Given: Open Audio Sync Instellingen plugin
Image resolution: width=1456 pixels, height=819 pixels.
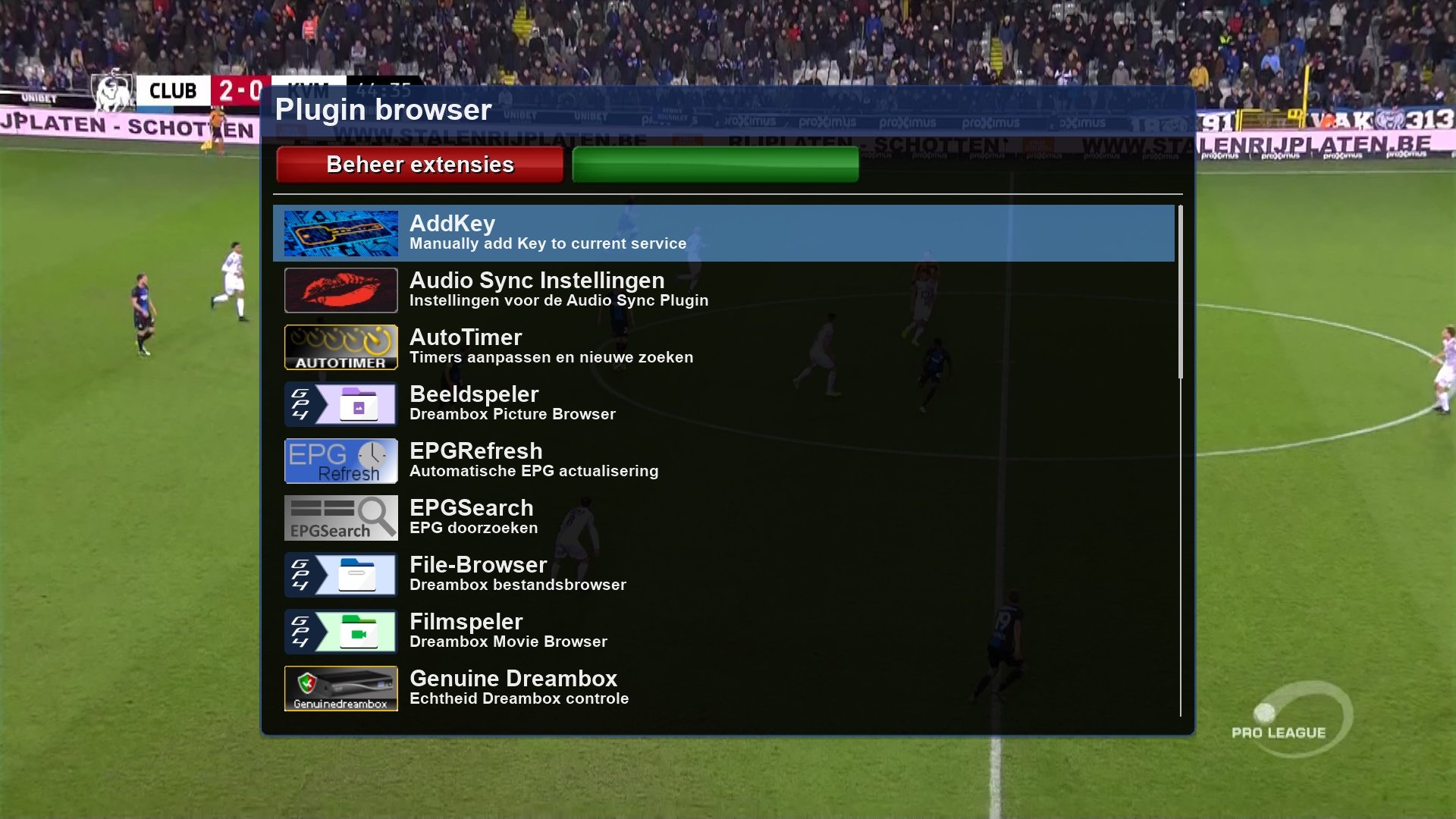Looking at the screenshot, I should [723, 290].
